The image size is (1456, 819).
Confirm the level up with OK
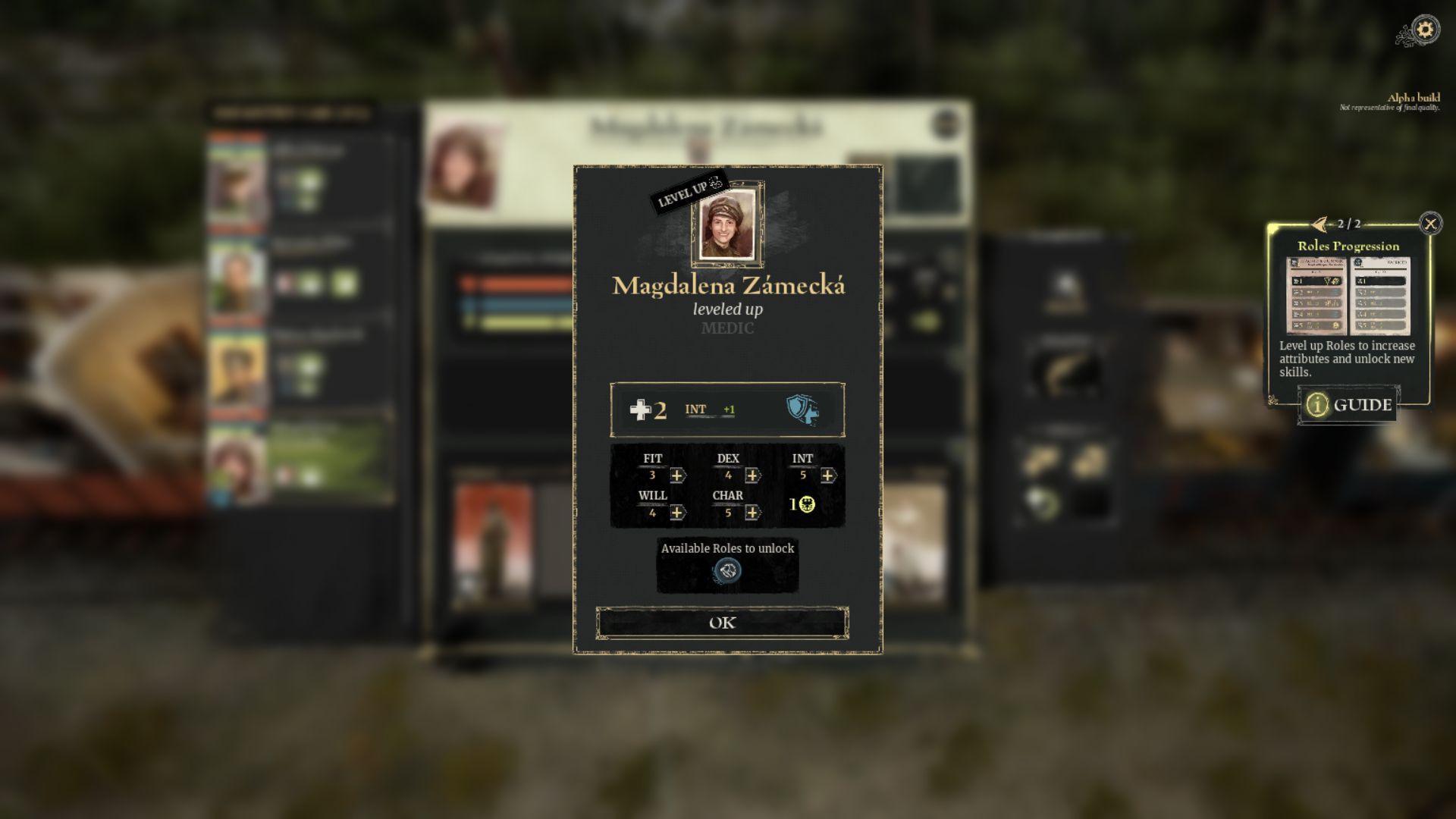click(722, 623)
